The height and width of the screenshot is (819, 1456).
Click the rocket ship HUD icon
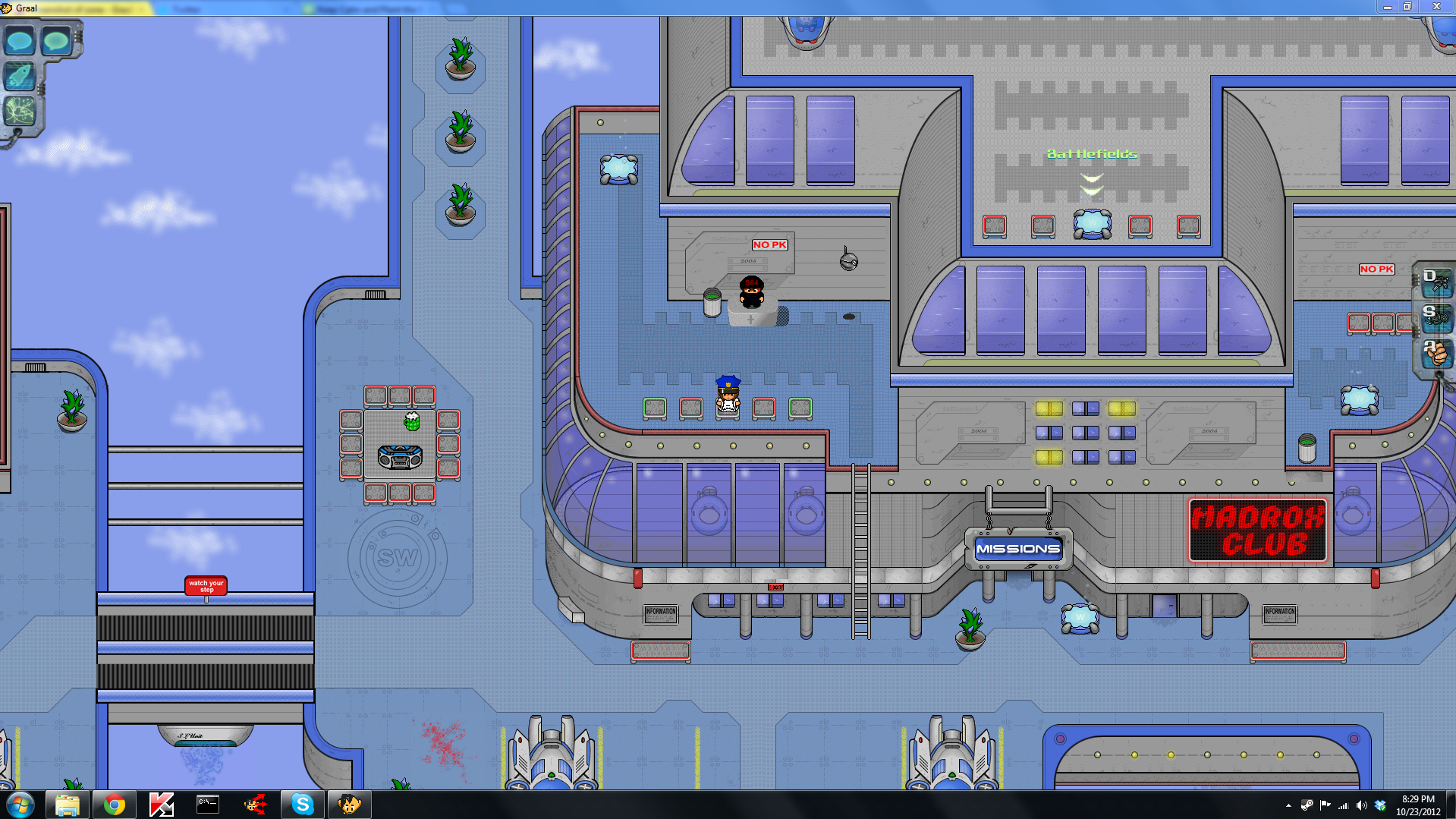pos(20,76)
